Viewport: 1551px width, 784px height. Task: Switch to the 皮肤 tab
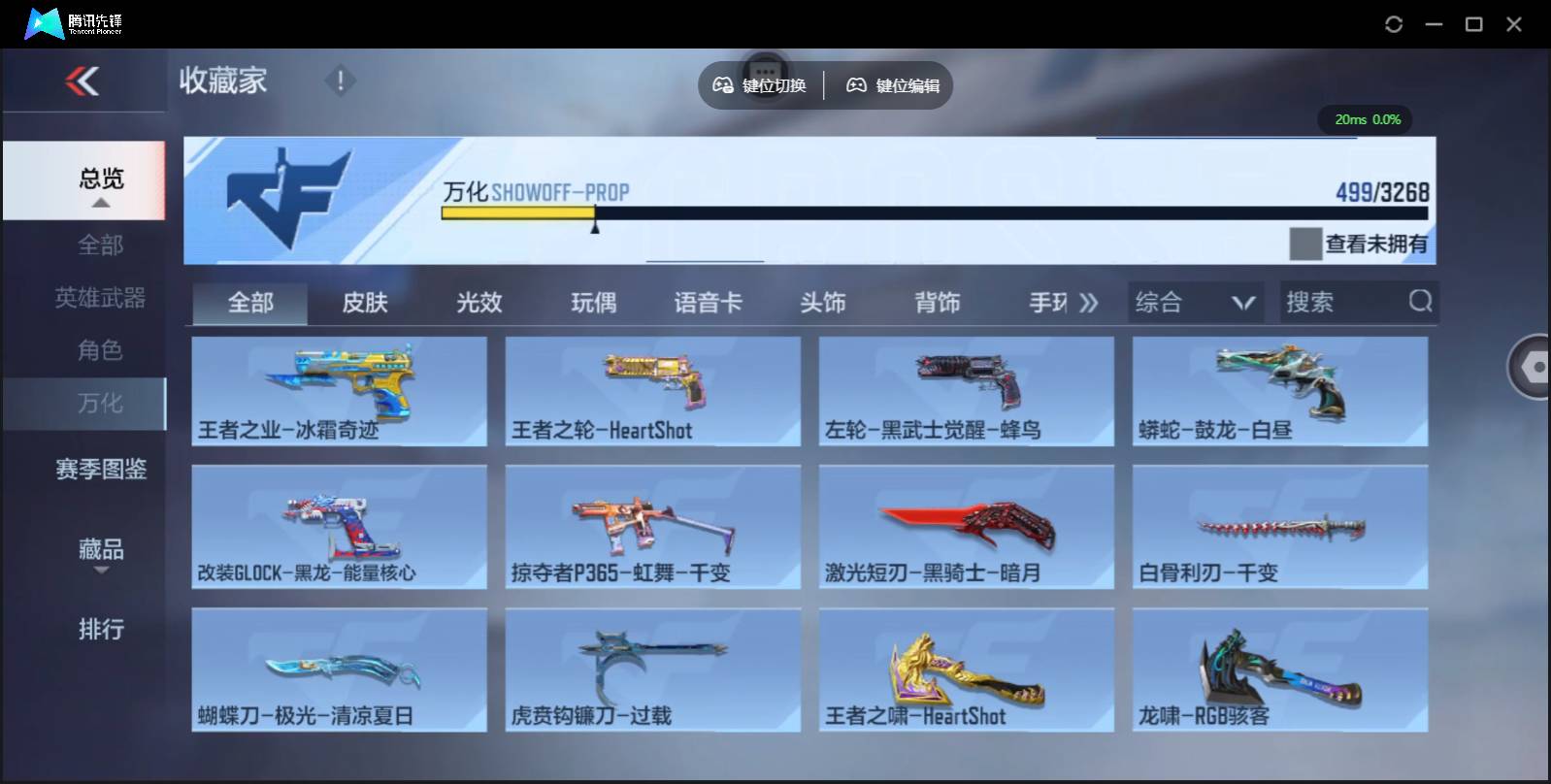364,302
